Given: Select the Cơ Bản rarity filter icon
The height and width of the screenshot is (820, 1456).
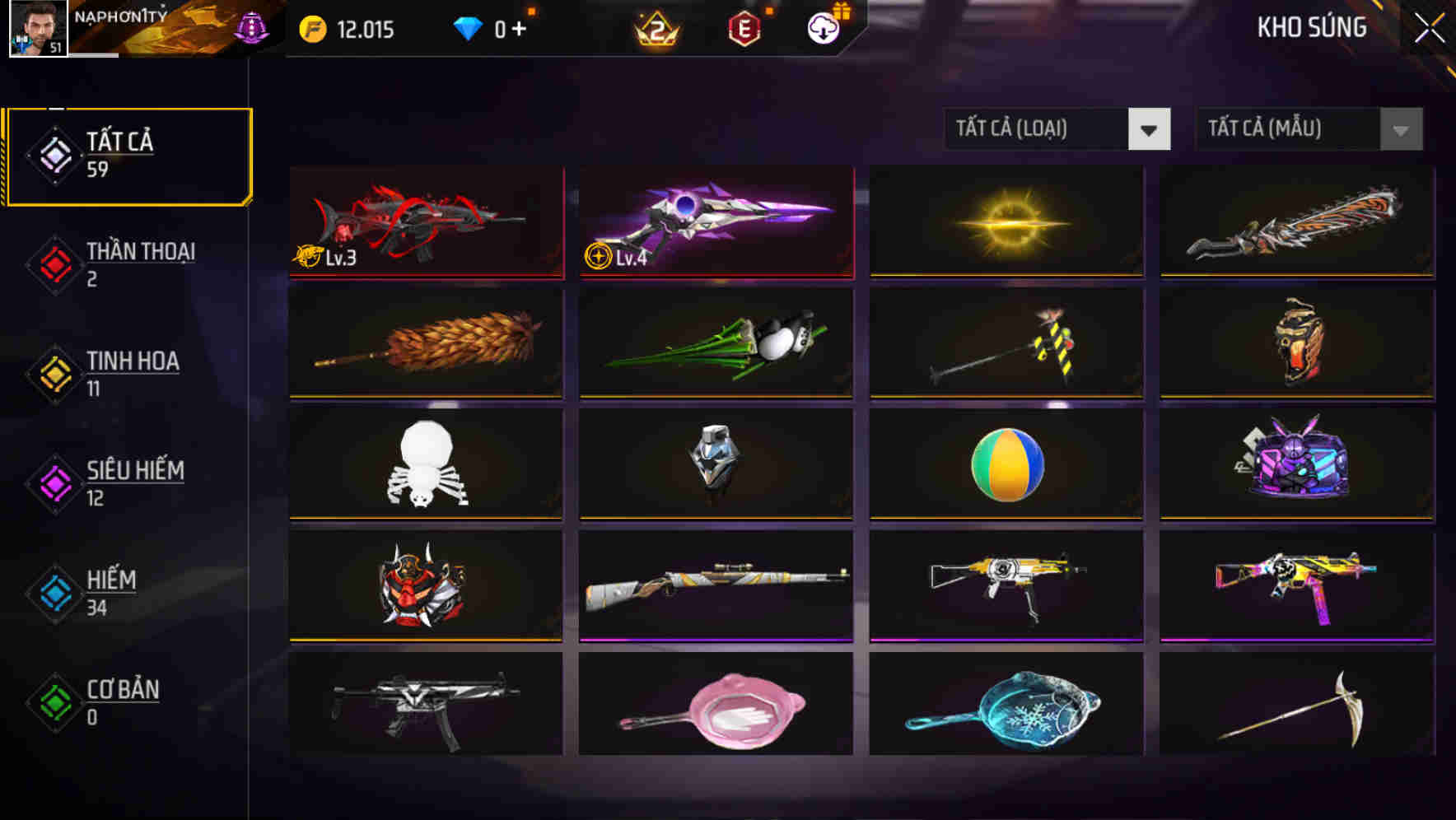Looking at the screenshot, I should [x=54, y=702].
